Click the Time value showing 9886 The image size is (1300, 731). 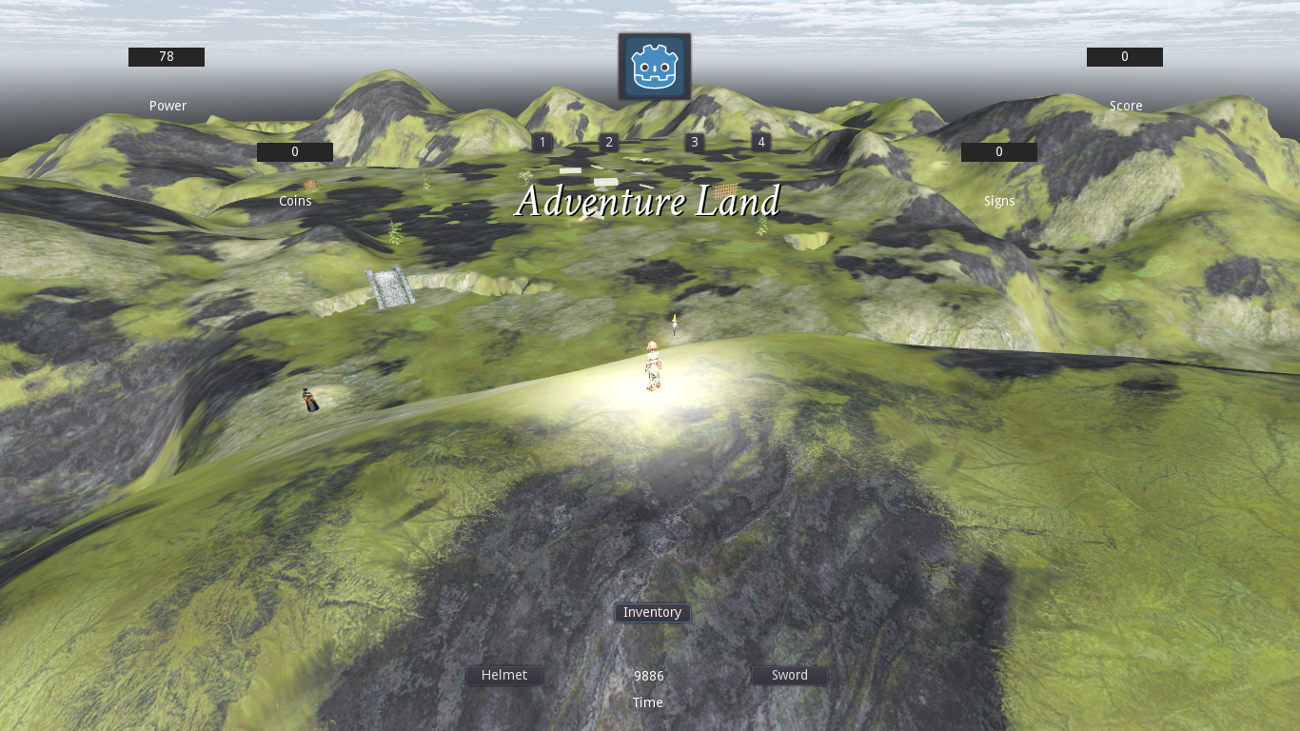click(648, 676)
